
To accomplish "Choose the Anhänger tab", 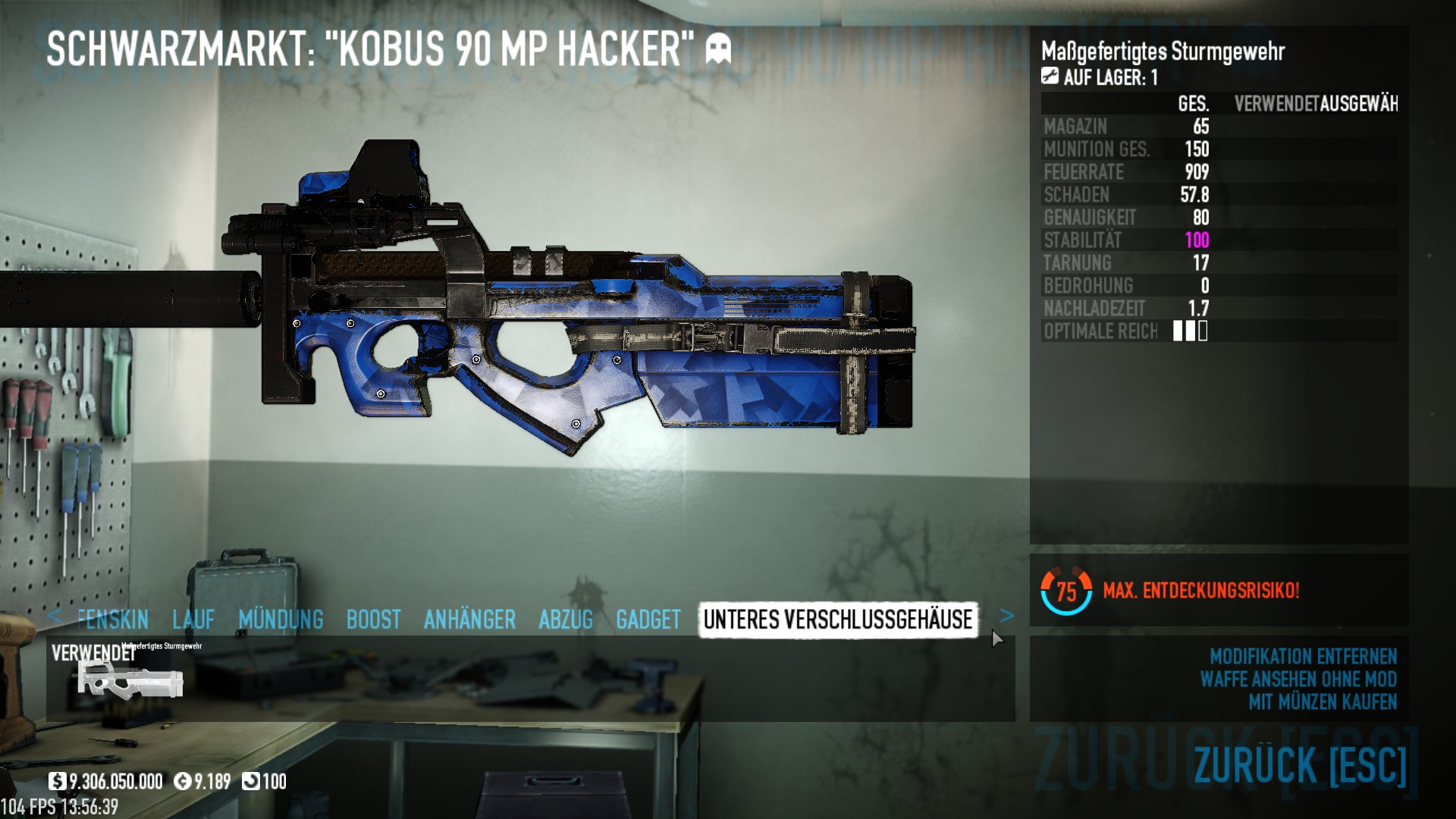I will (x=469, y=620).
